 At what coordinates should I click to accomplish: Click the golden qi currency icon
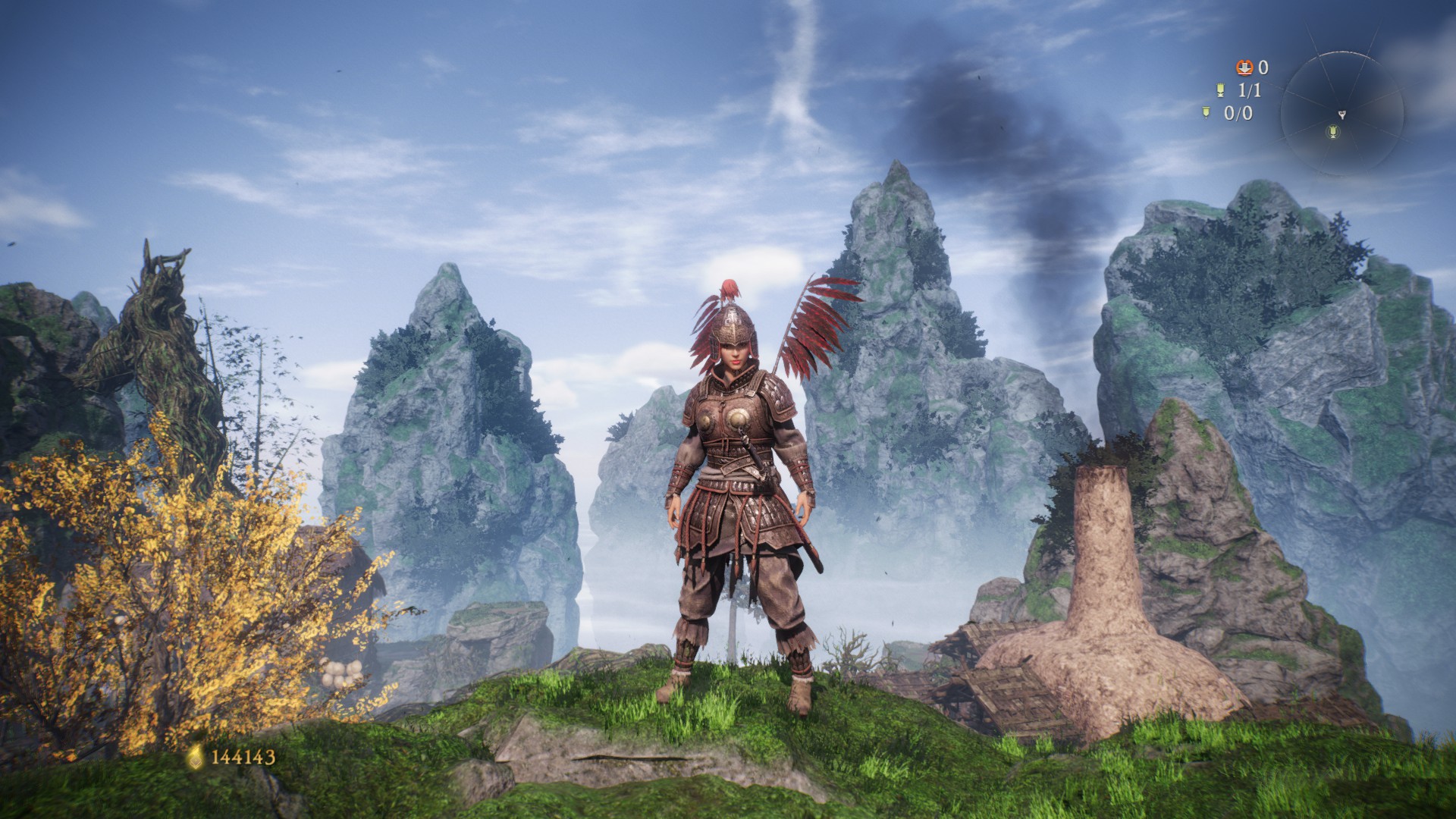coord(196,756)
